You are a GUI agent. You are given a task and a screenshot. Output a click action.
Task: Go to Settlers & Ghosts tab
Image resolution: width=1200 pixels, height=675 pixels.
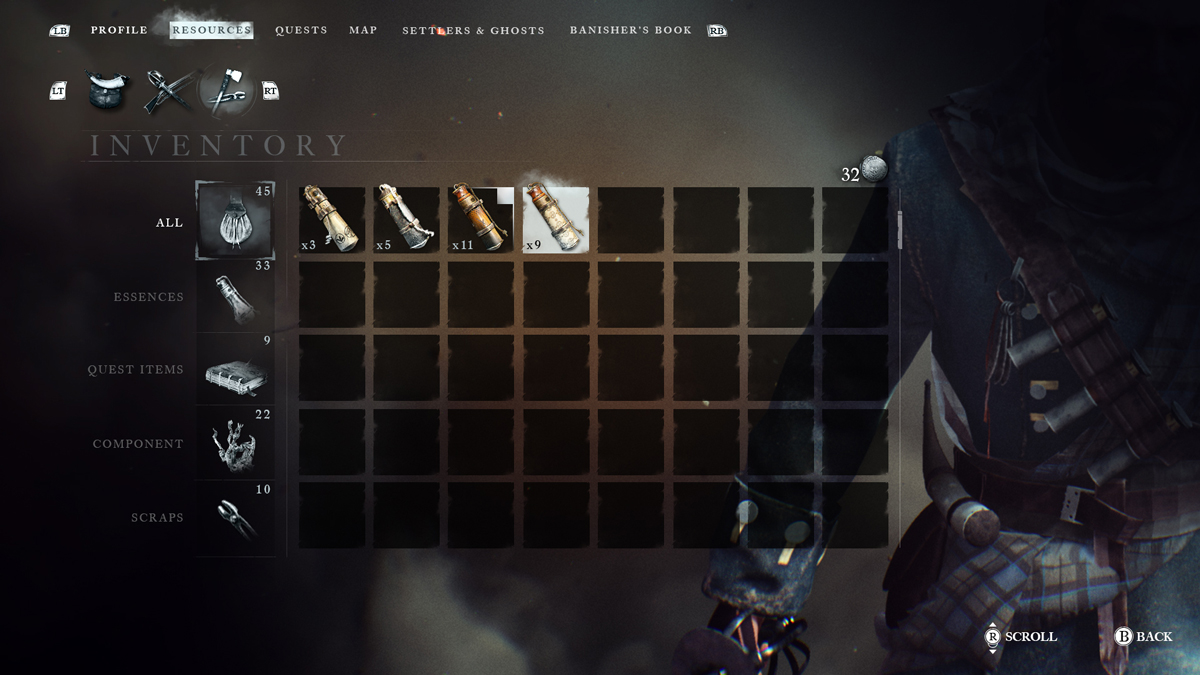tap(473, 31)
